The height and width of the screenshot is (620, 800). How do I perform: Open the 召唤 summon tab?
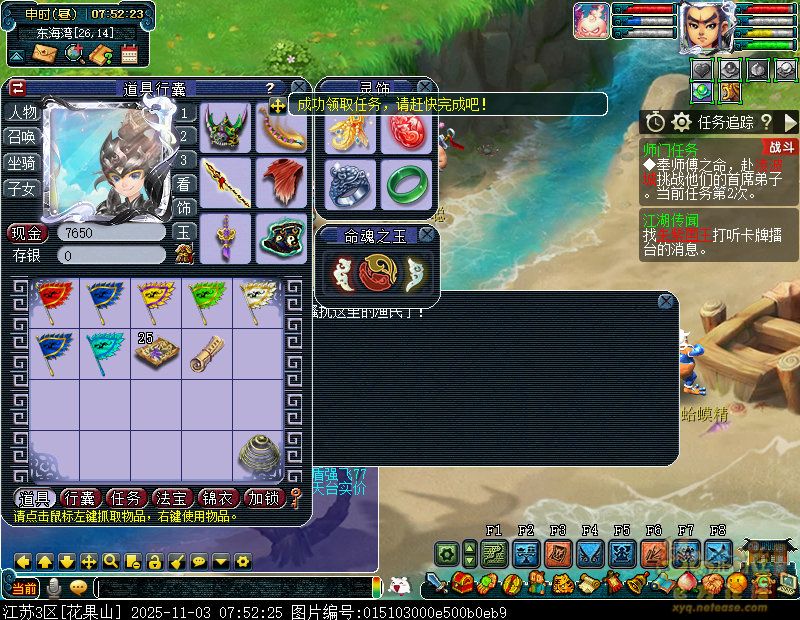click(x=22, y=137)
